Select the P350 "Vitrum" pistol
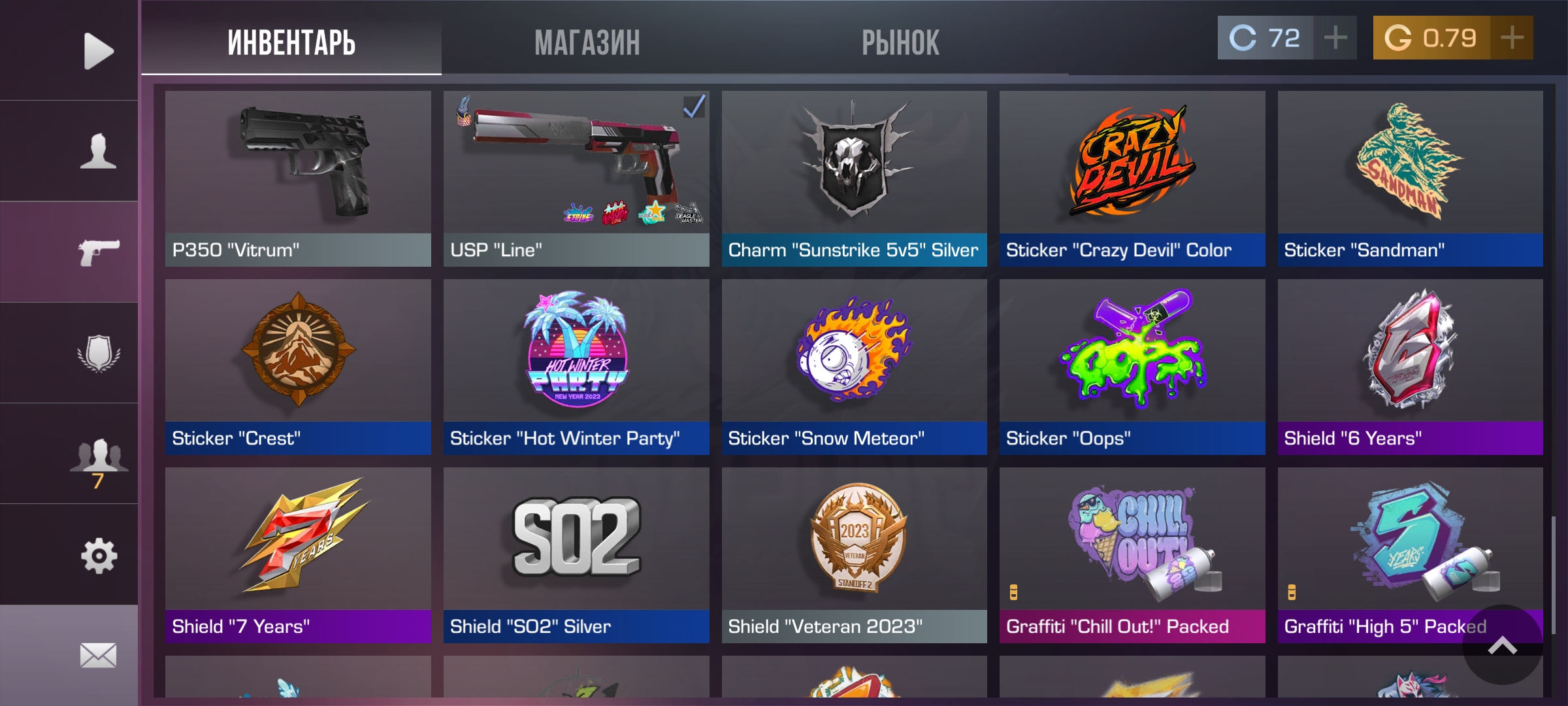Viewport: 1568px width, 706px height. 298,178
